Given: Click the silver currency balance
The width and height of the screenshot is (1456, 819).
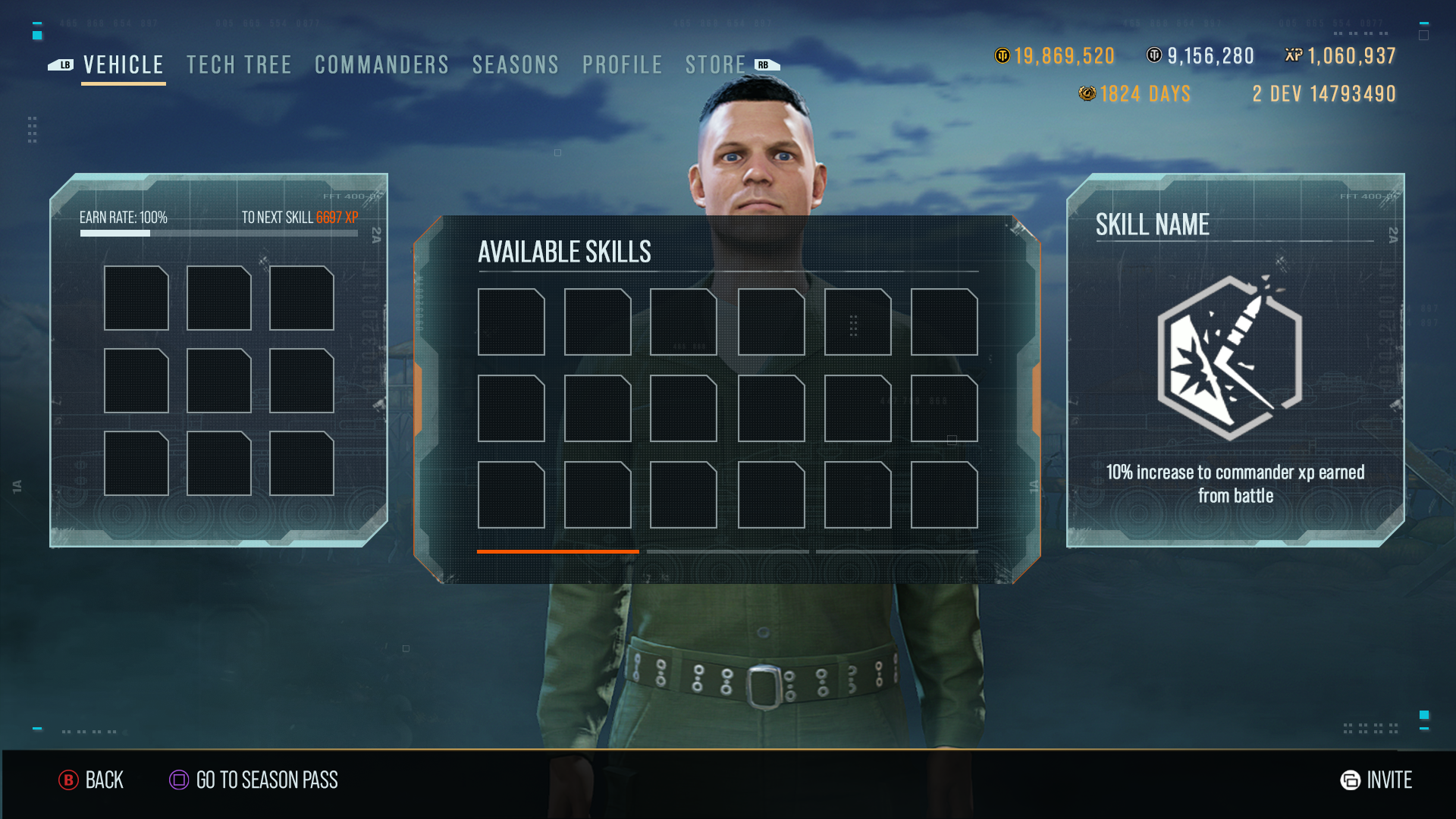Looking at the screenshot, I should 1200,56.
